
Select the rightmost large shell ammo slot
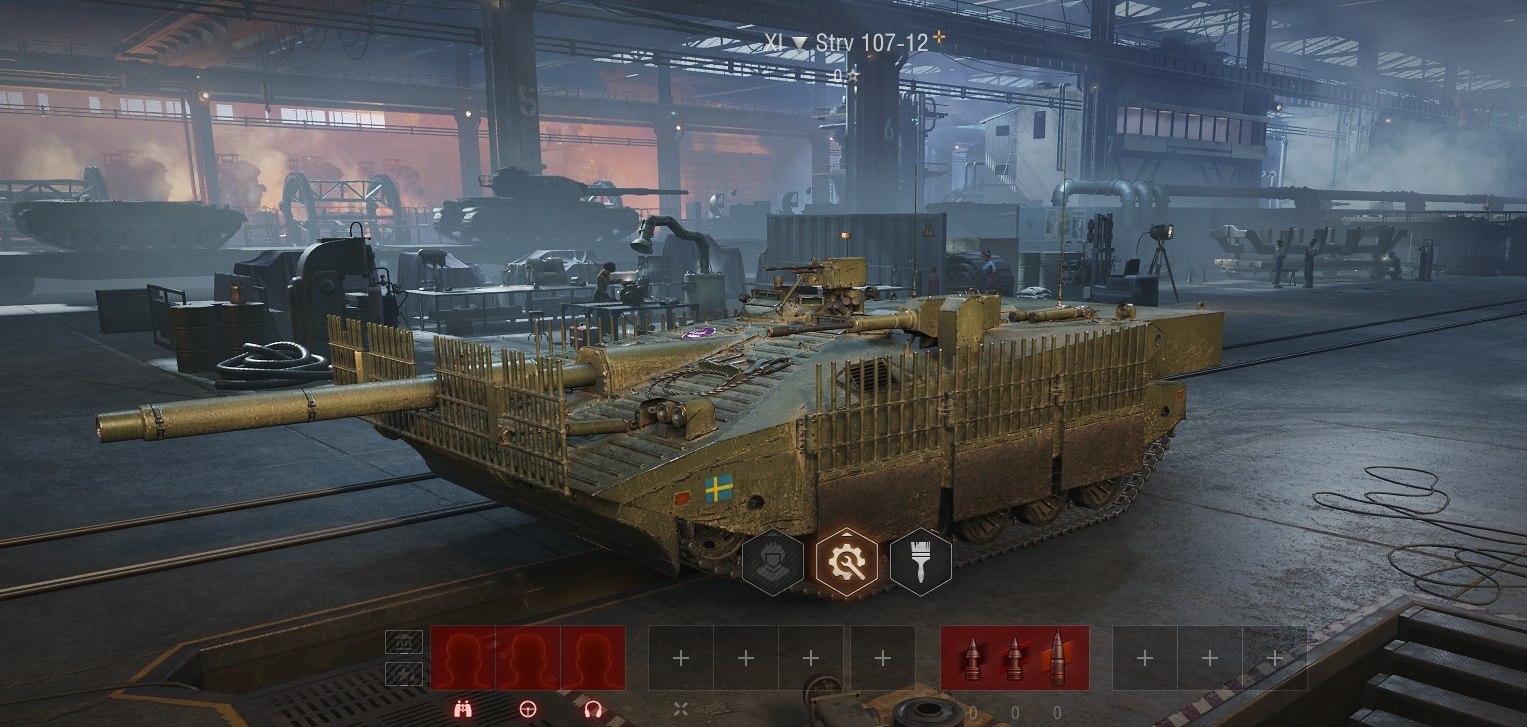tap(1058, 658)
